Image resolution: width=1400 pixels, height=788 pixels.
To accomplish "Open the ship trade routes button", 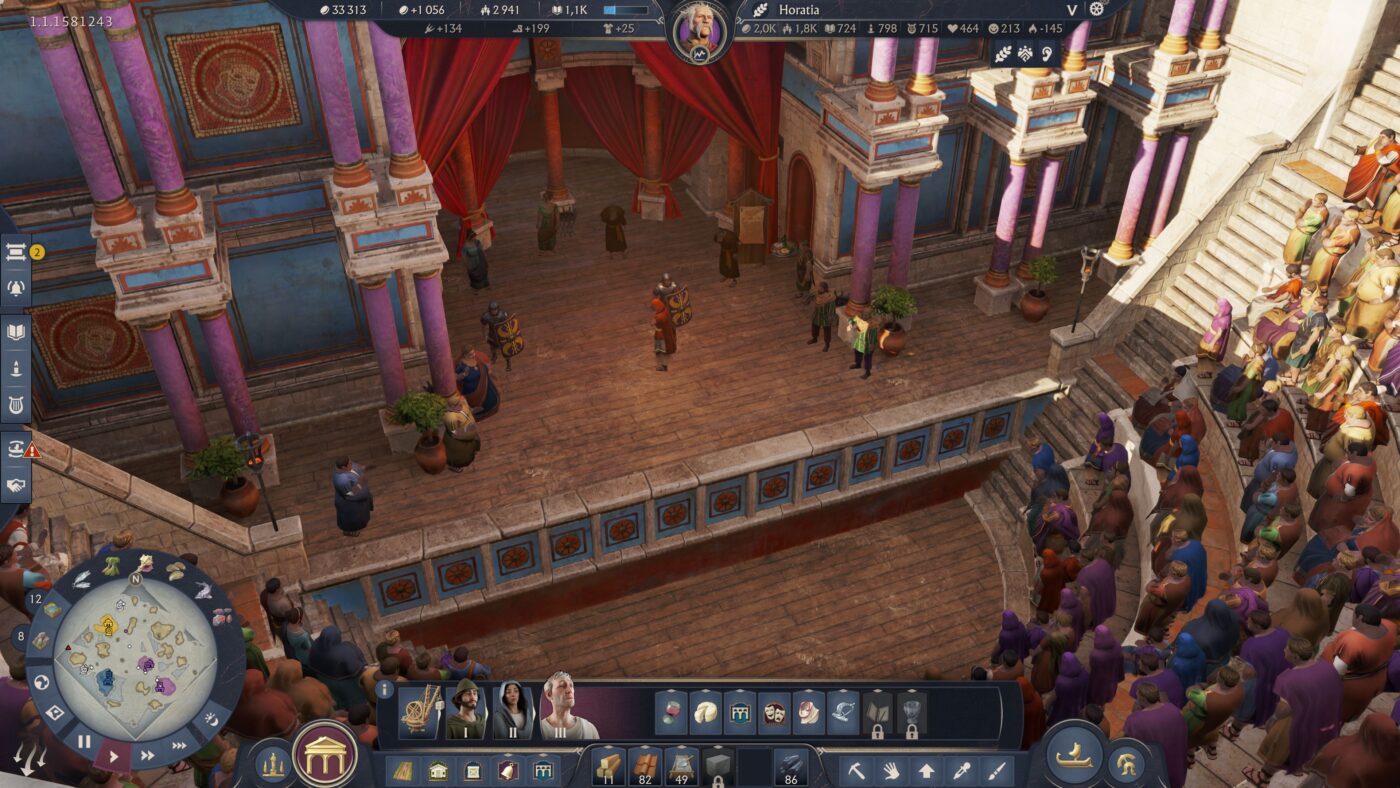I will point(1075,753).
